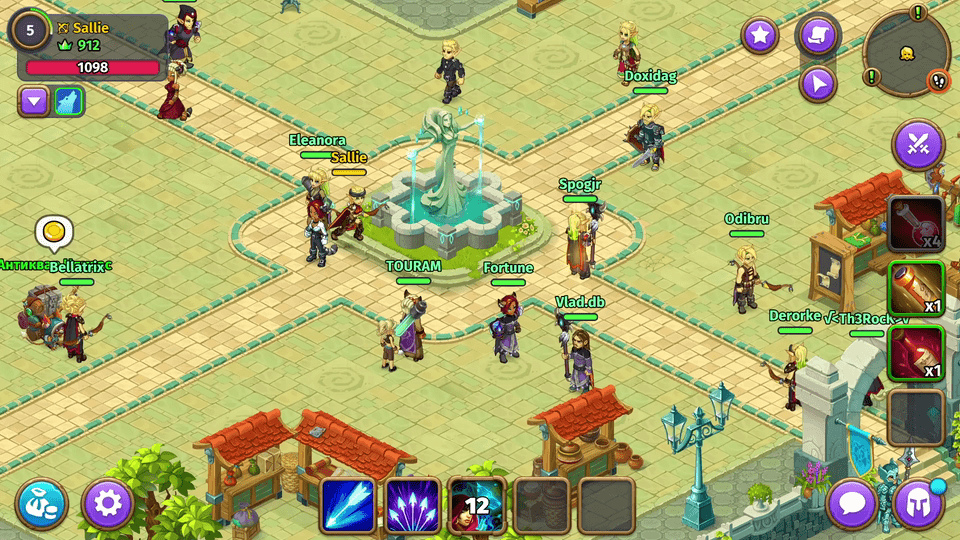Open the leaf and pebbles button

click(42, 503)
